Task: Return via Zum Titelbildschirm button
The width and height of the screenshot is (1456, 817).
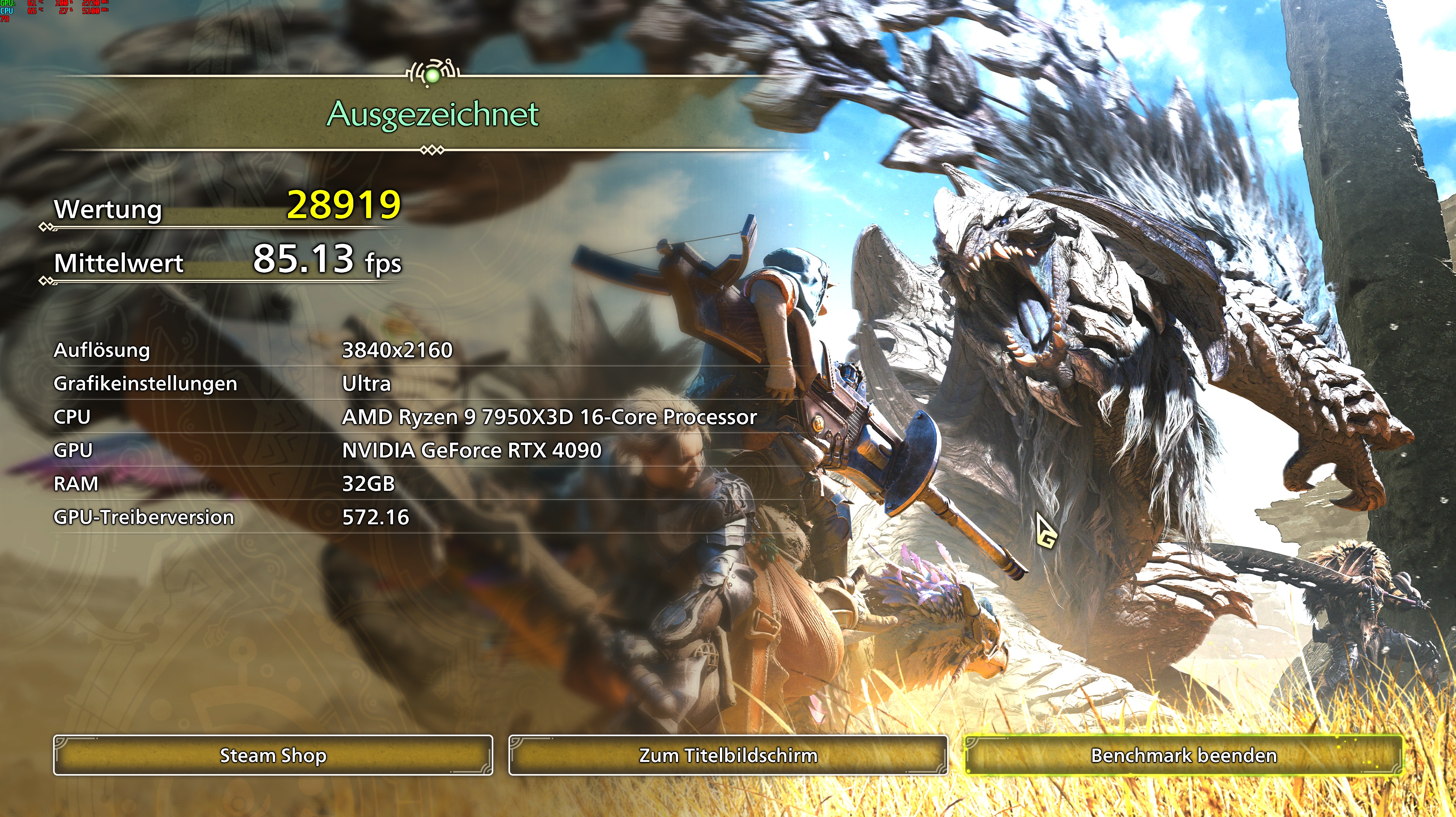Action: [728, 755]
